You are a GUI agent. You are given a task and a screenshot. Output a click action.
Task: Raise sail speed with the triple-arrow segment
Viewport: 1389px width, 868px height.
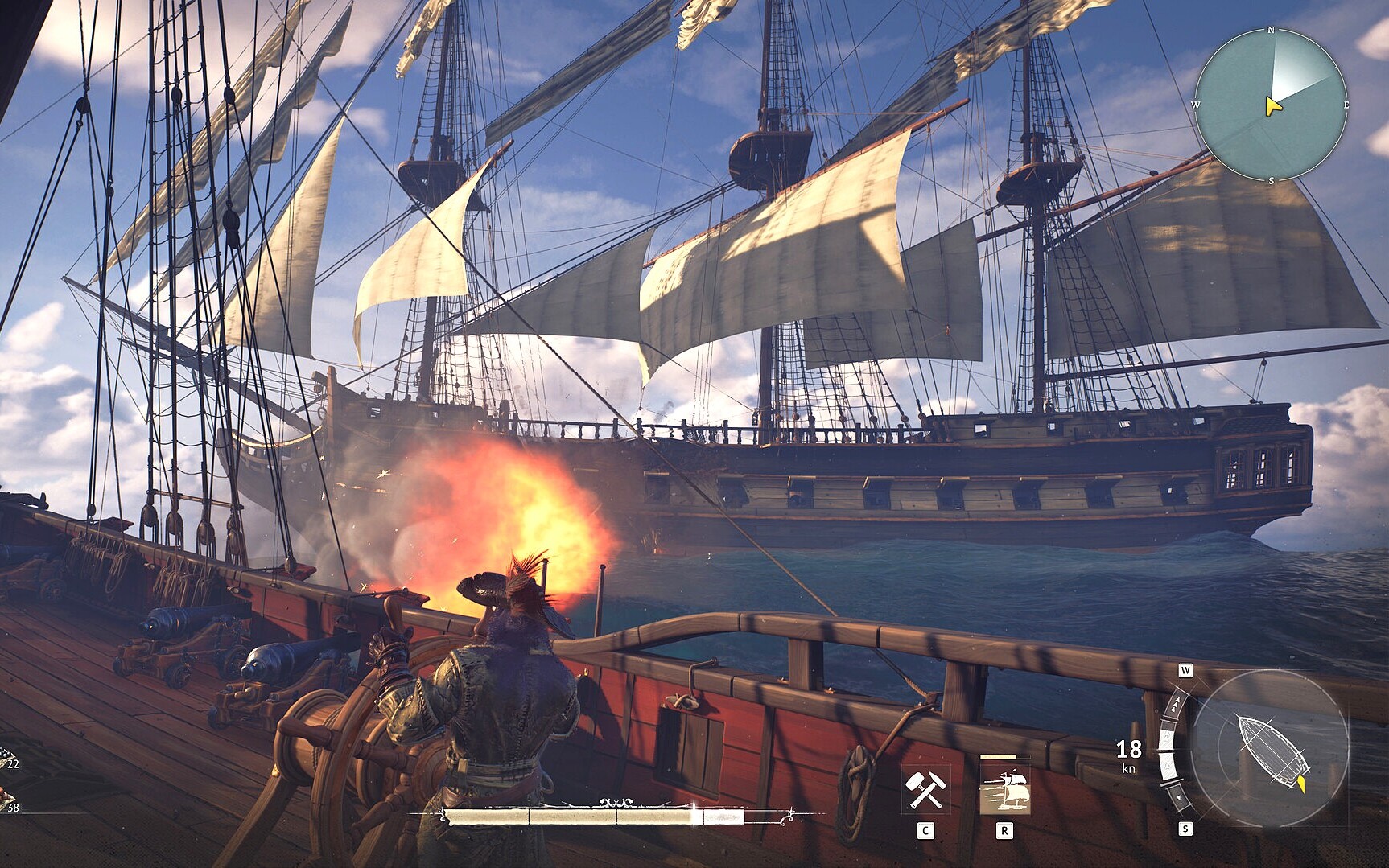click(1176, 706)
